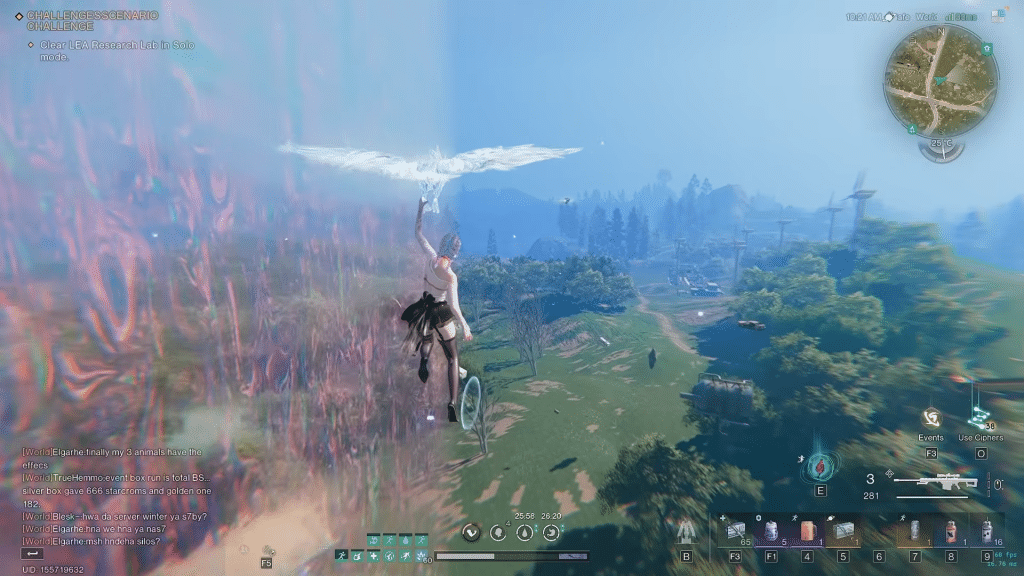
Task: Open the Events menu icon
Action: 931,418
